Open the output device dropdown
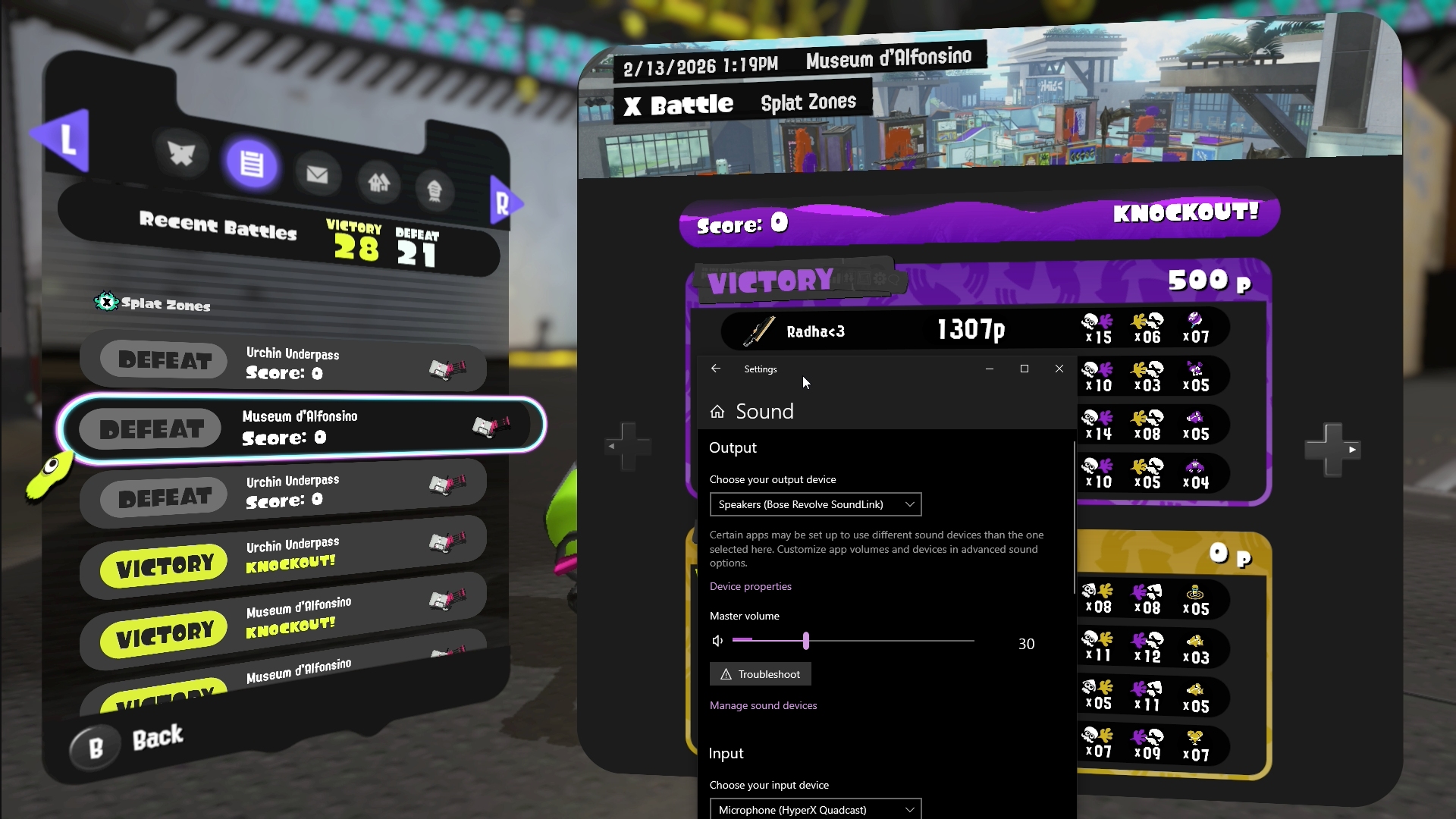 tap(815, 504)
